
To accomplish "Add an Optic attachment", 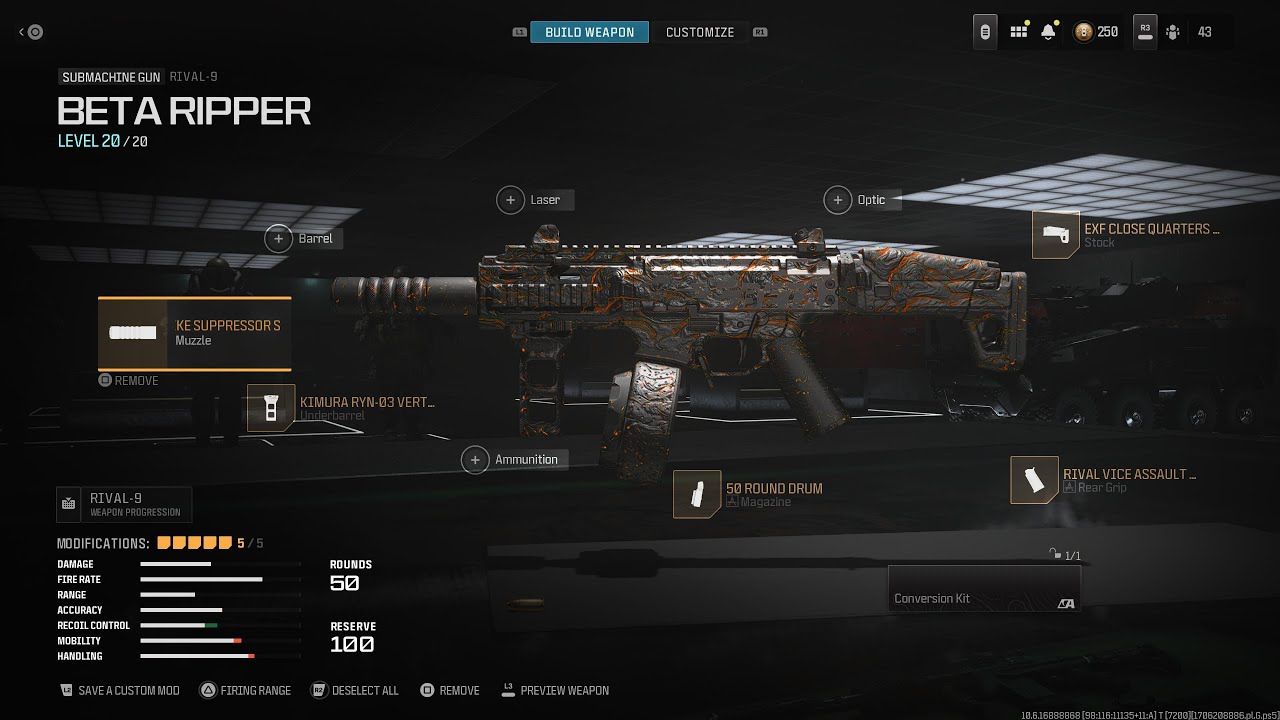I will (858, 200).
